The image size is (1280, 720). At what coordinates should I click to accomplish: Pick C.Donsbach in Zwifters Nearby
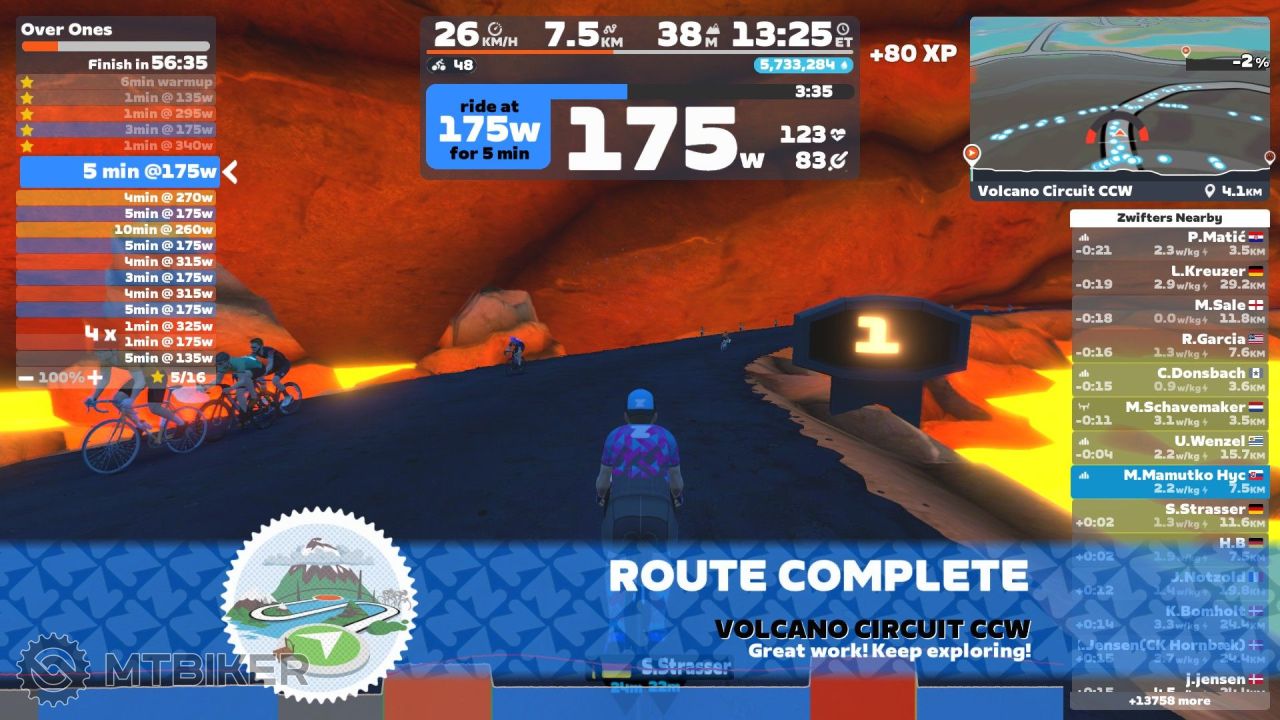coord(1169,380)
